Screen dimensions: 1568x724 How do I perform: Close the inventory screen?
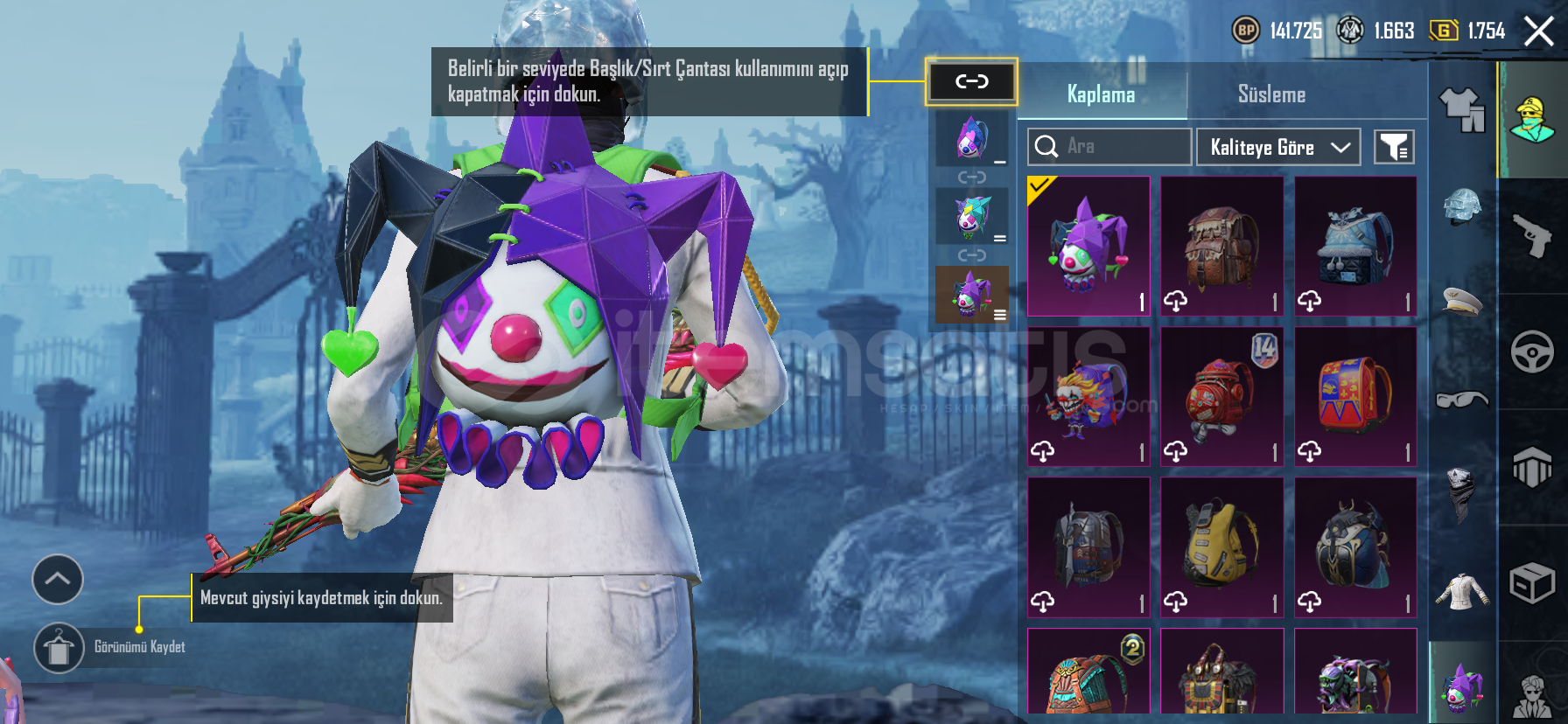[1539, 31]
